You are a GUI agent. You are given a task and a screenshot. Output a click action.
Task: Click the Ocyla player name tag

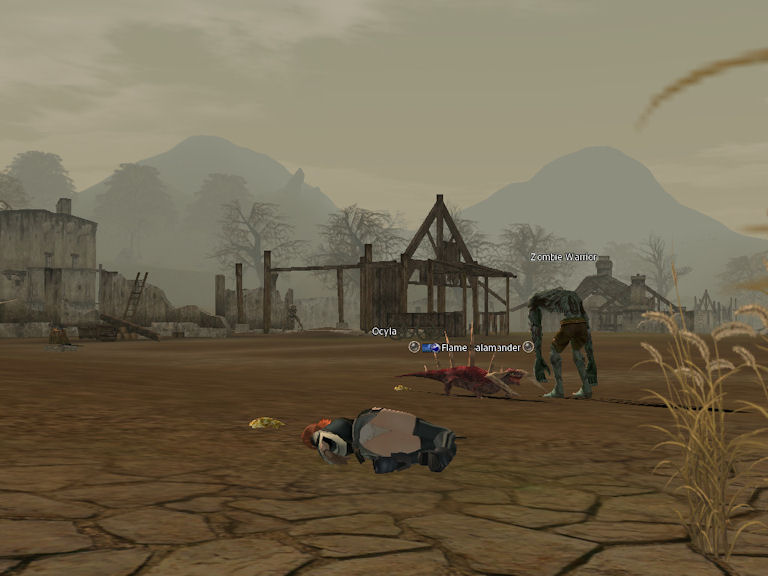(x=384, y=331)
